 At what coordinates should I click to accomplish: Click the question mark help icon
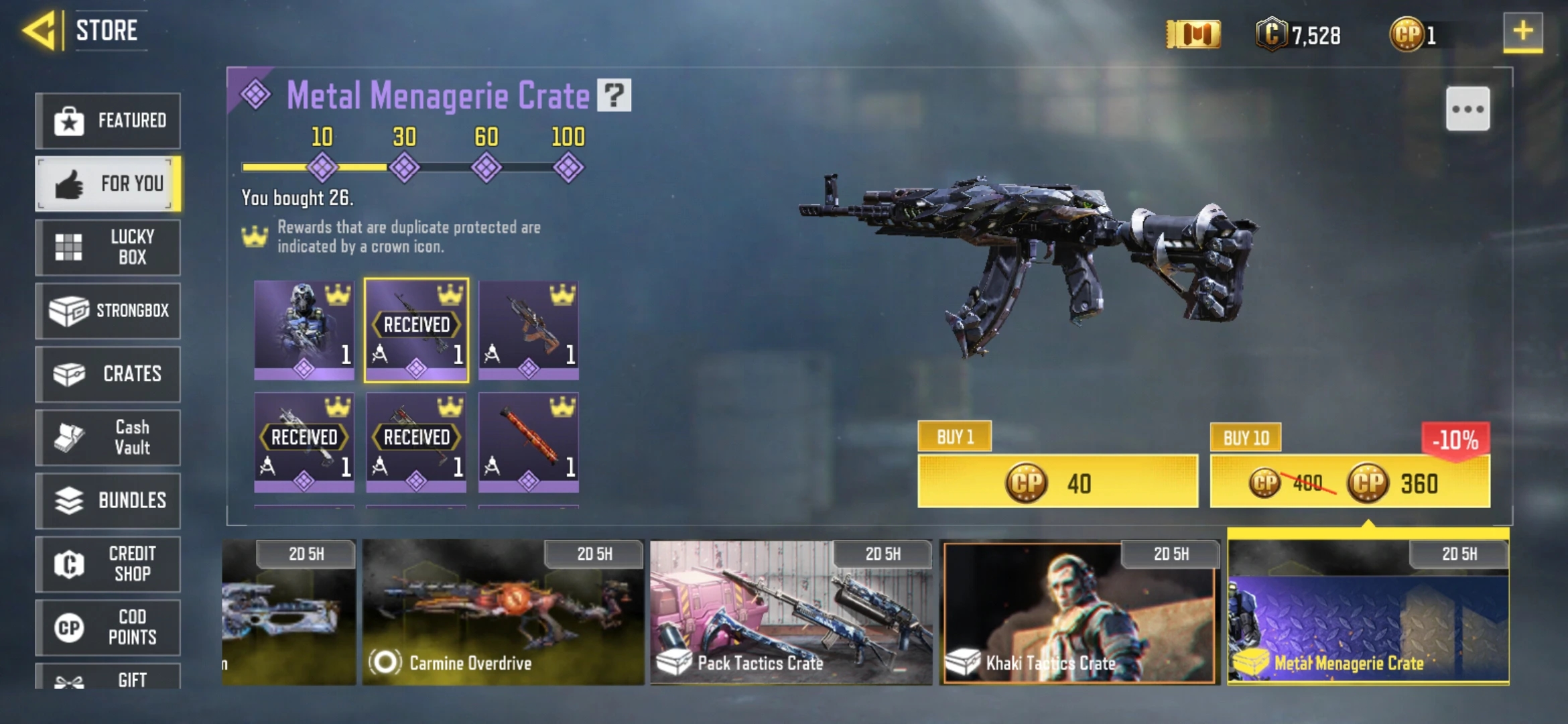pyautogui.click(x=614, y=95)
